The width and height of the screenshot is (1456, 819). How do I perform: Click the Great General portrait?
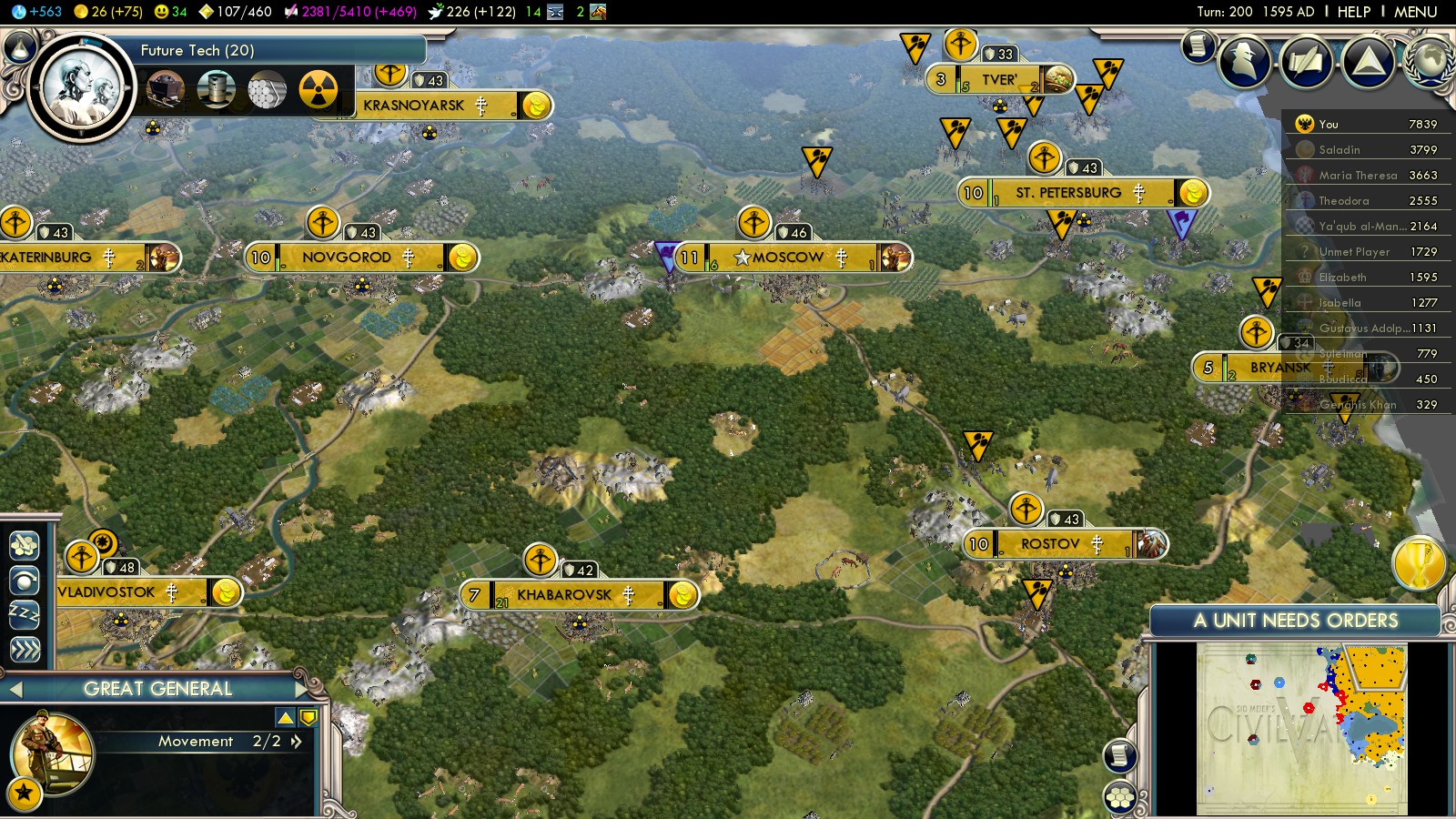coord(51,752)
